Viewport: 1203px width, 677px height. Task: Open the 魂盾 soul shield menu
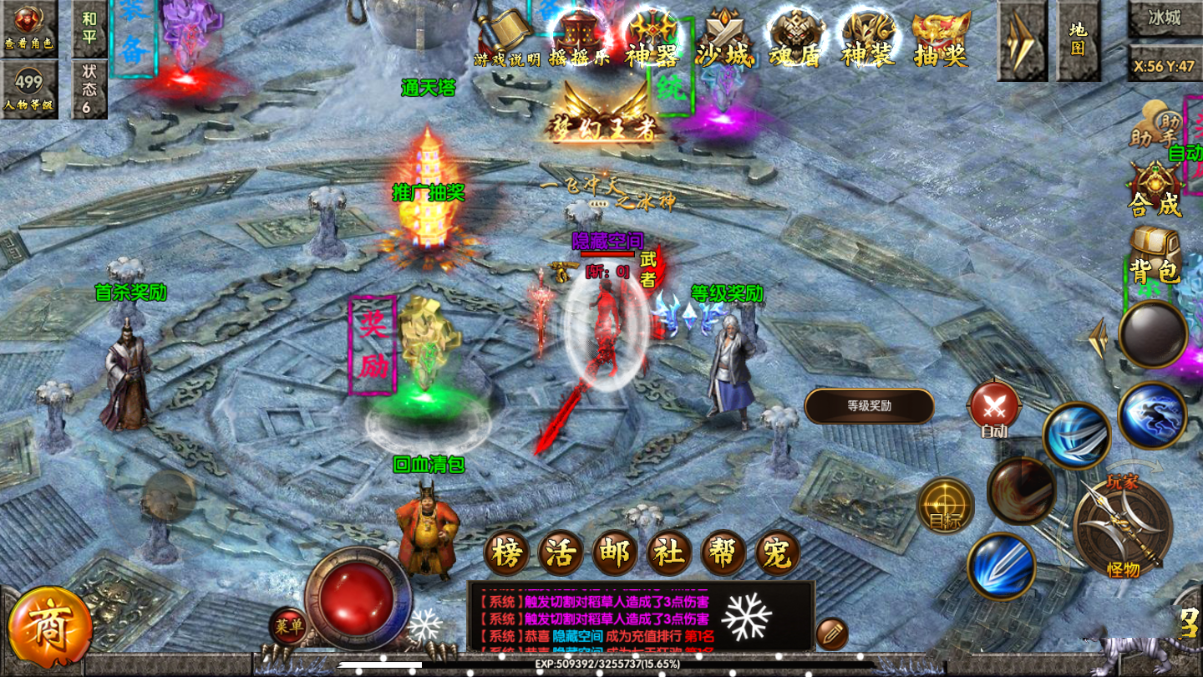point(796,39)
